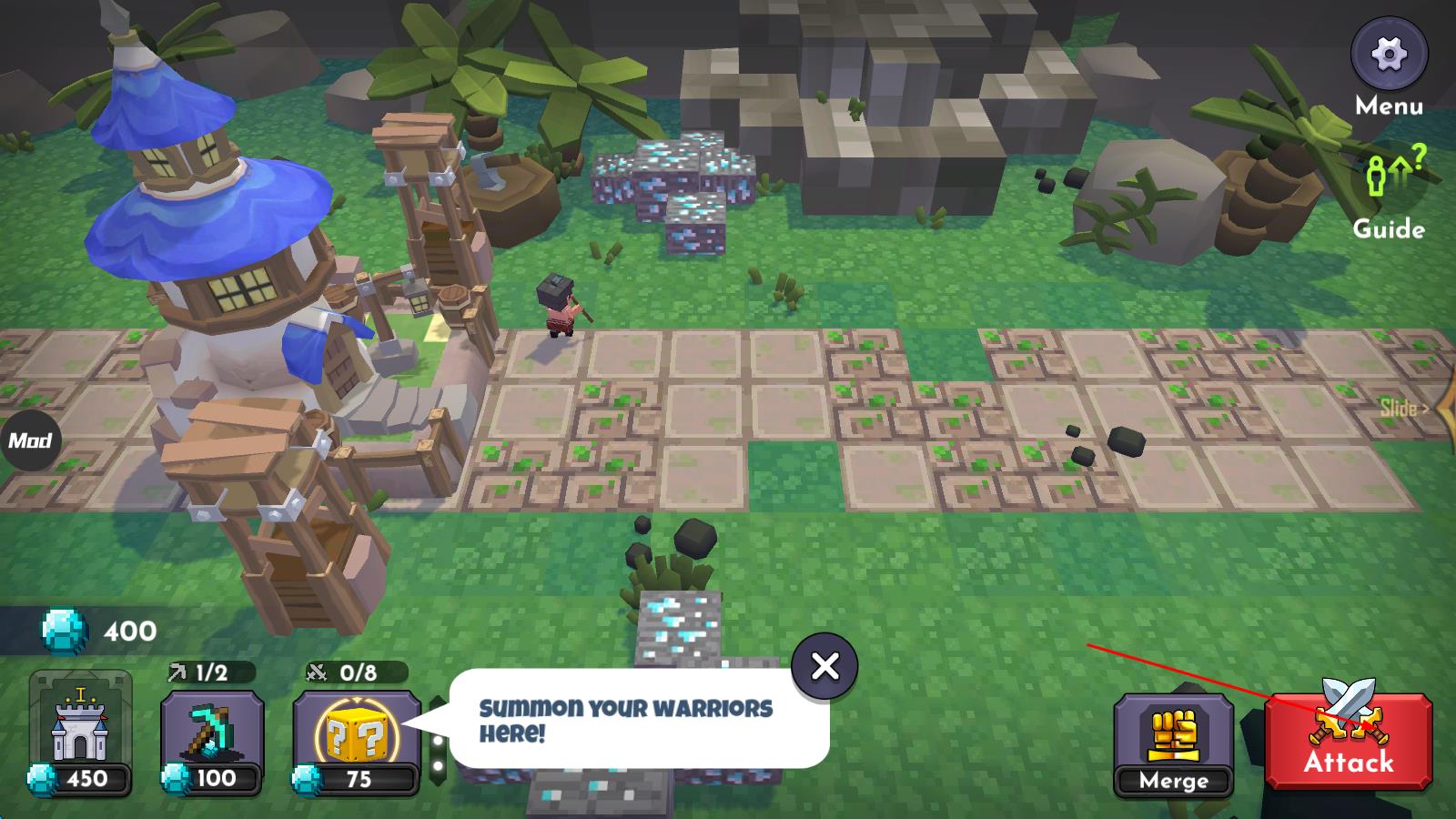Select the Merge button
Screen dimensions: 1456x819
1173,743
